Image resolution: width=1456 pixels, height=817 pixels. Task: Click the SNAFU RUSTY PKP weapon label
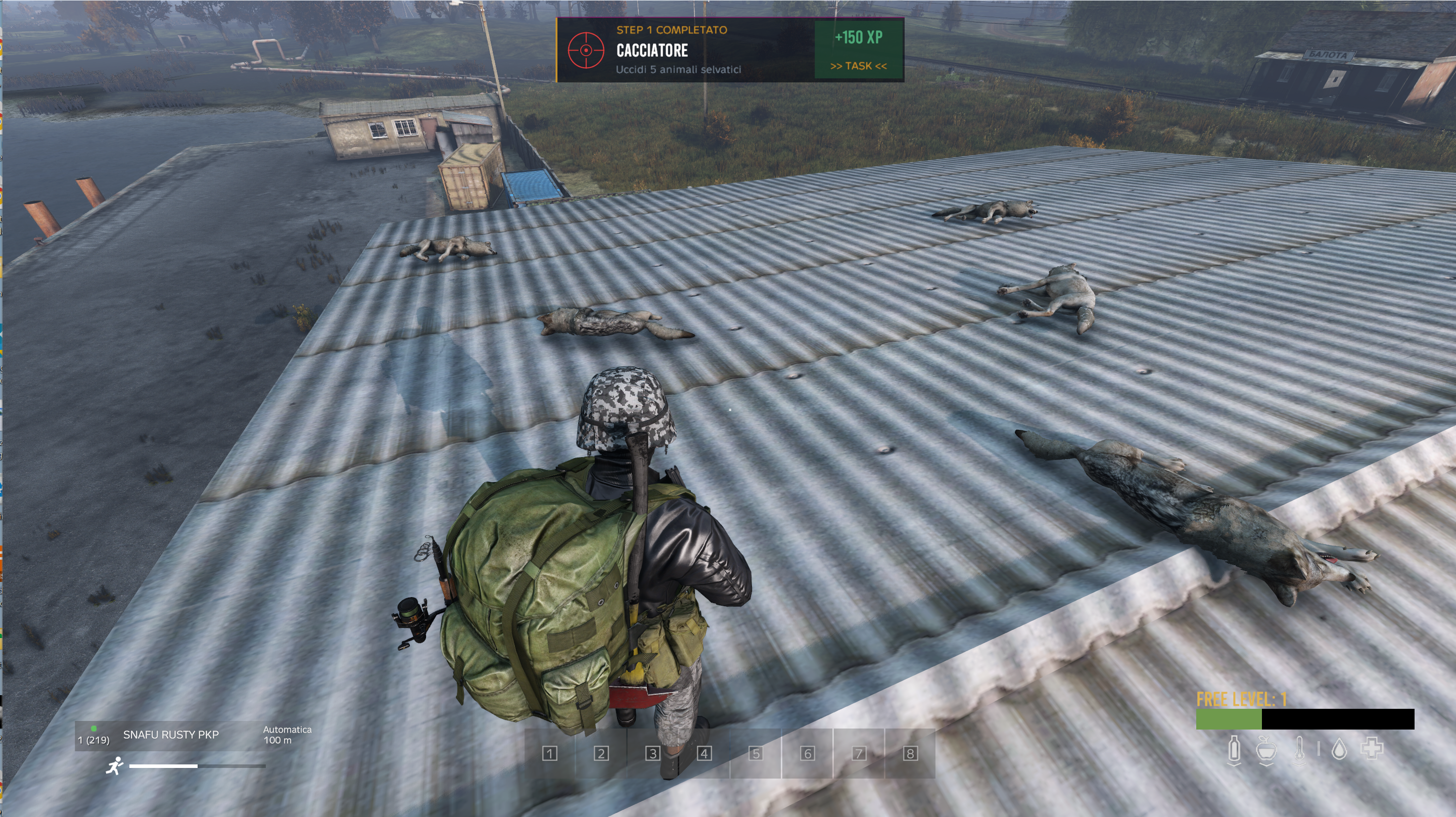171,735
